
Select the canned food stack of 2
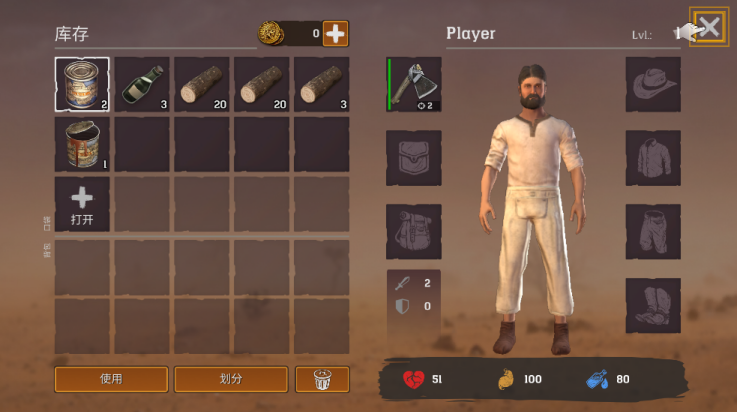[x=82, y=84]
